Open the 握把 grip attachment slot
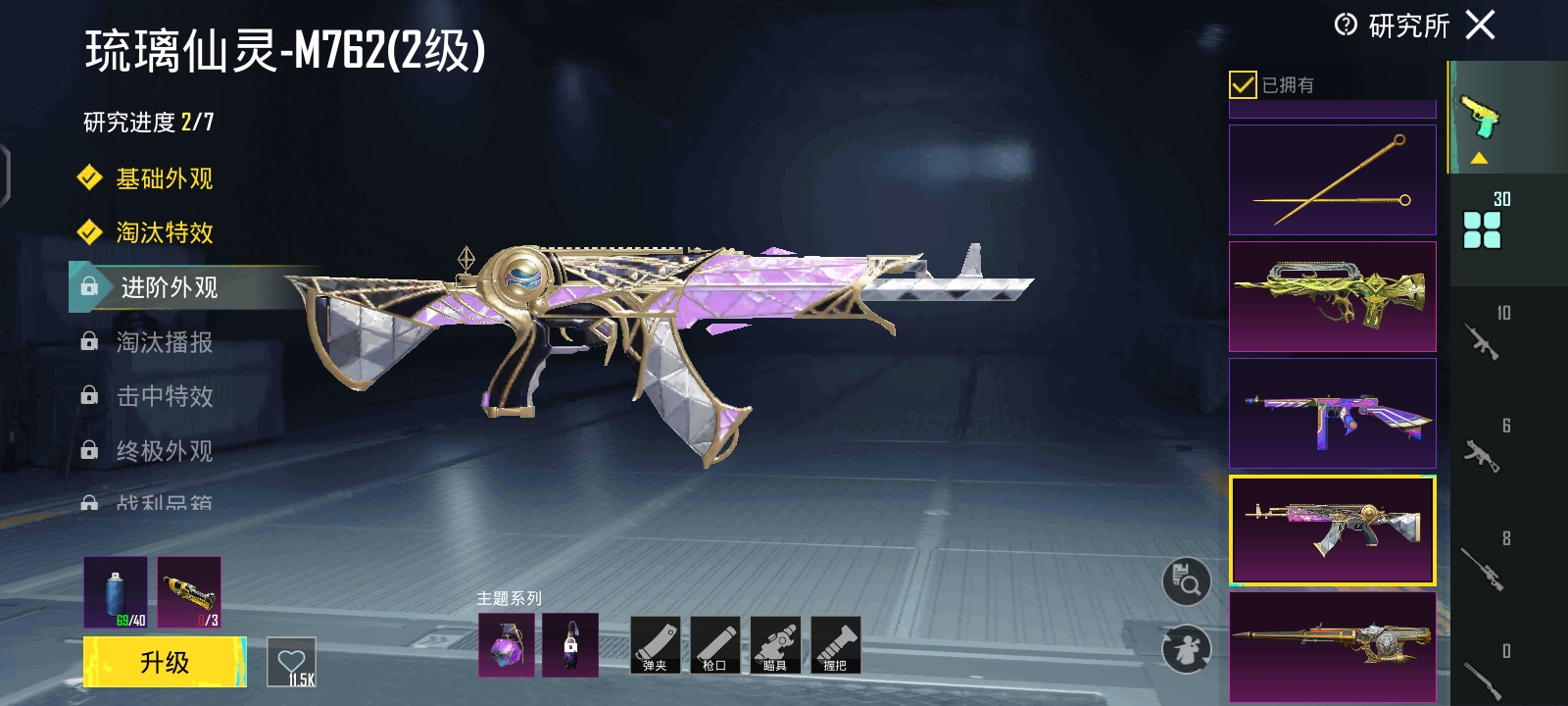This screenshot has height=706, width=1568. [x=836, y=644]
